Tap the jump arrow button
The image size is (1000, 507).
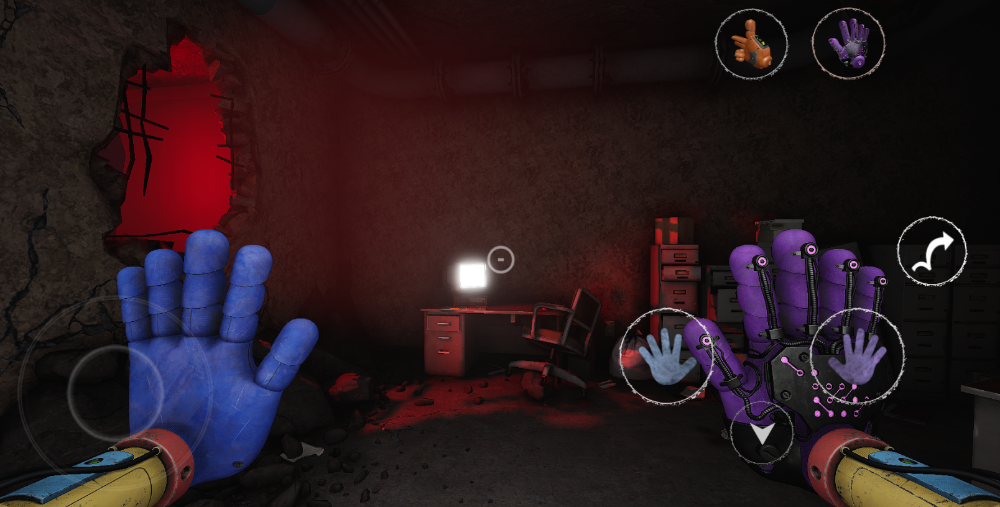tap(932, 251)
